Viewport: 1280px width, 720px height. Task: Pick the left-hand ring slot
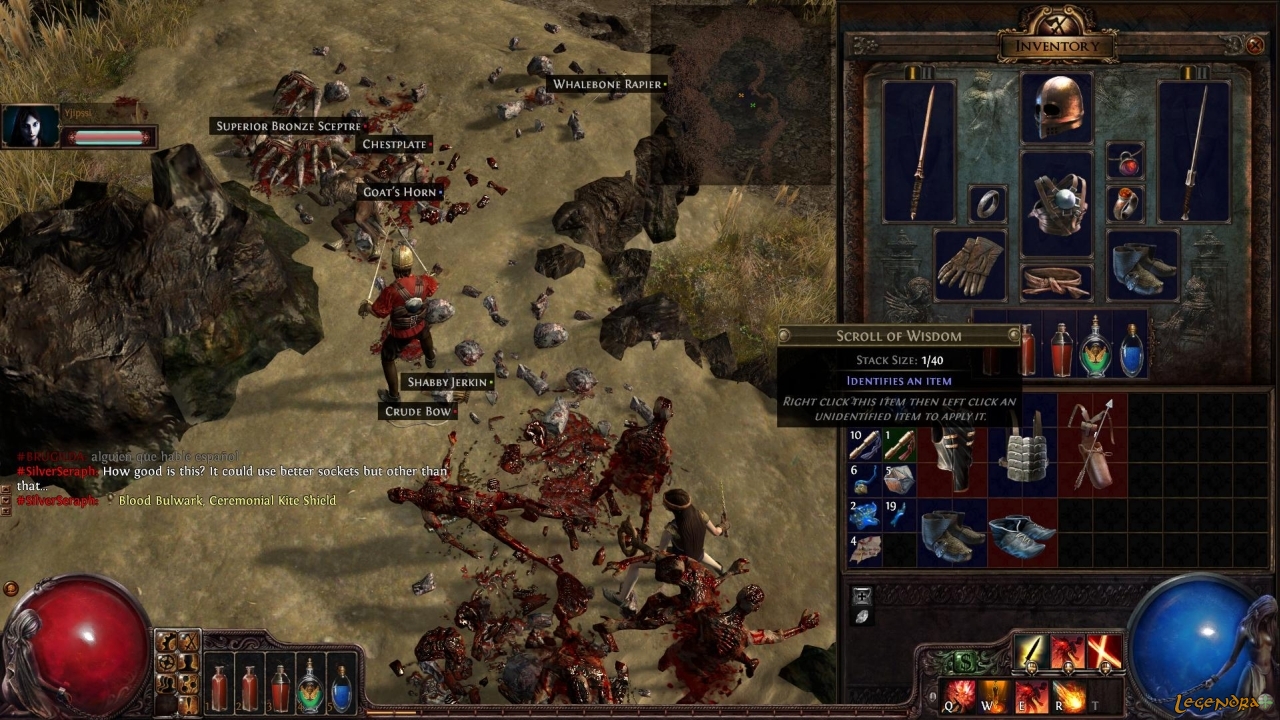pos(988,204)
